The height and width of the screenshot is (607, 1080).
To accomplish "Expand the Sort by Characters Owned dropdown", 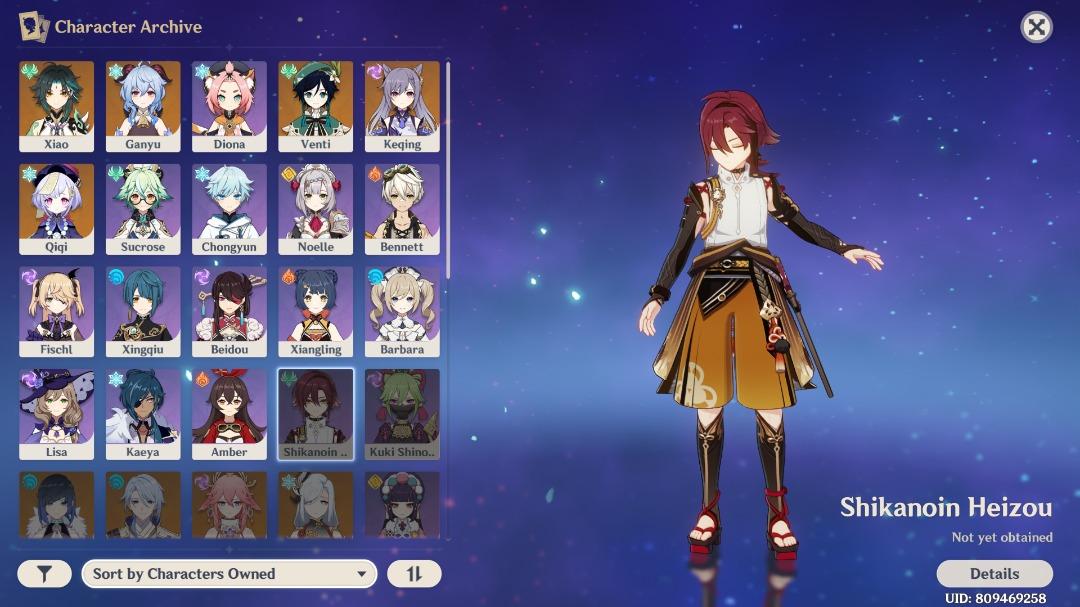I will pos(229,574).
